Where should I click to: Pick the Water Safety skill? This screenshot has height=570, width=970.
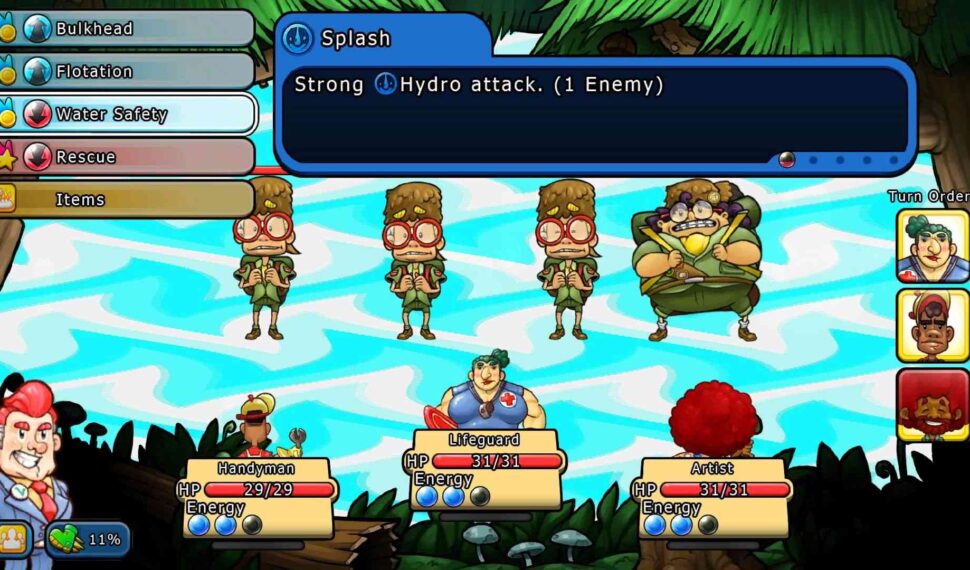(130, 114)
